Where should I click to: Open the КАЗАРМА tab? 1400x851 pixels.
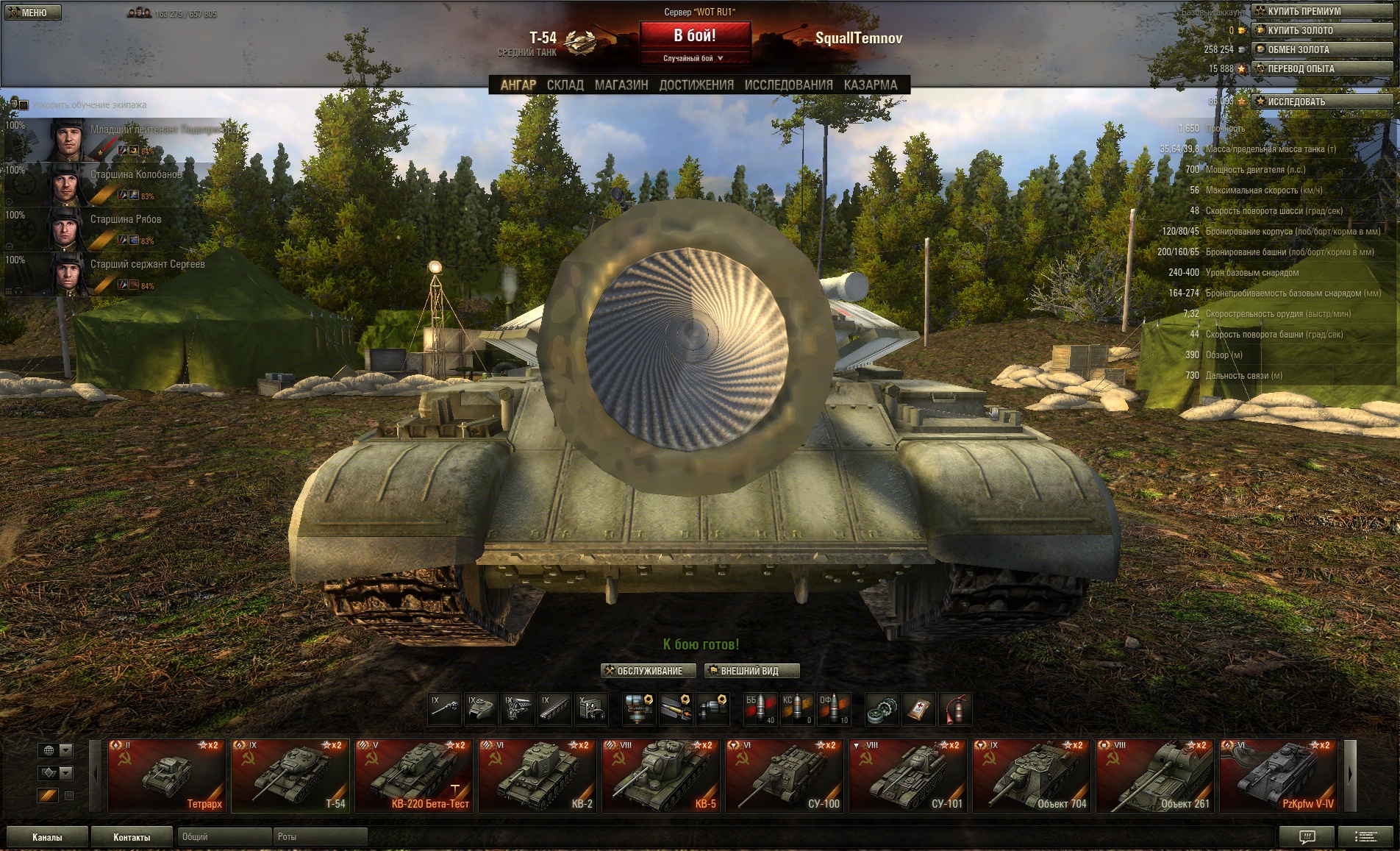[x=871, y=85]
